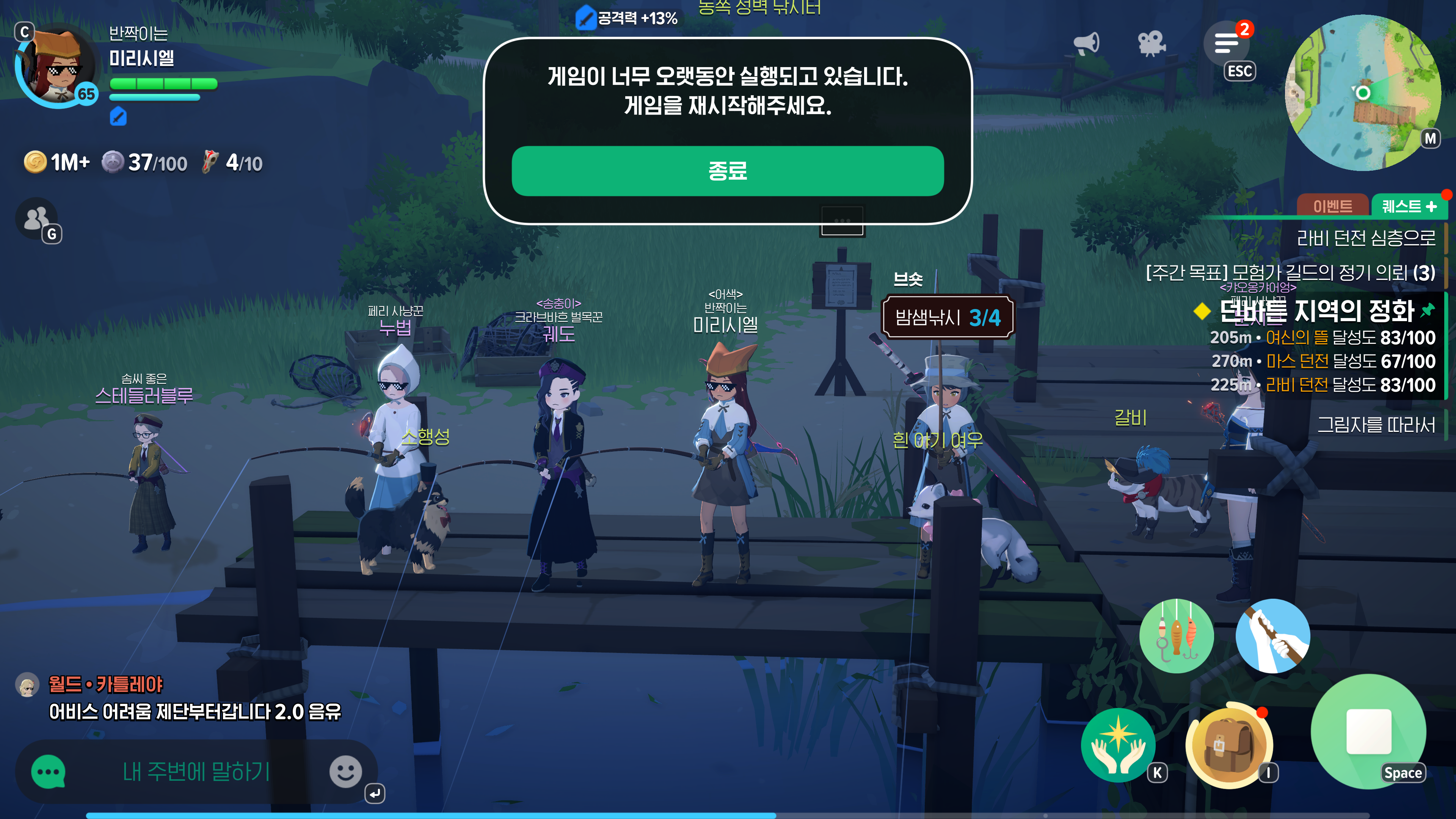Click the large green stop action button
The width and height of the screenshot is (1456, 819).
coord(1368,731)
